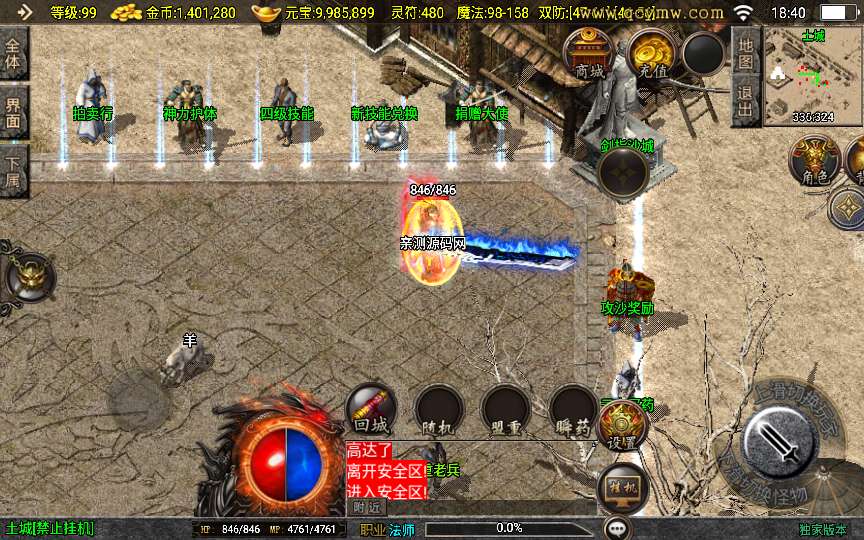Open the 角色 character panel
The image size is (864, 540).
(x=813, y=160)
